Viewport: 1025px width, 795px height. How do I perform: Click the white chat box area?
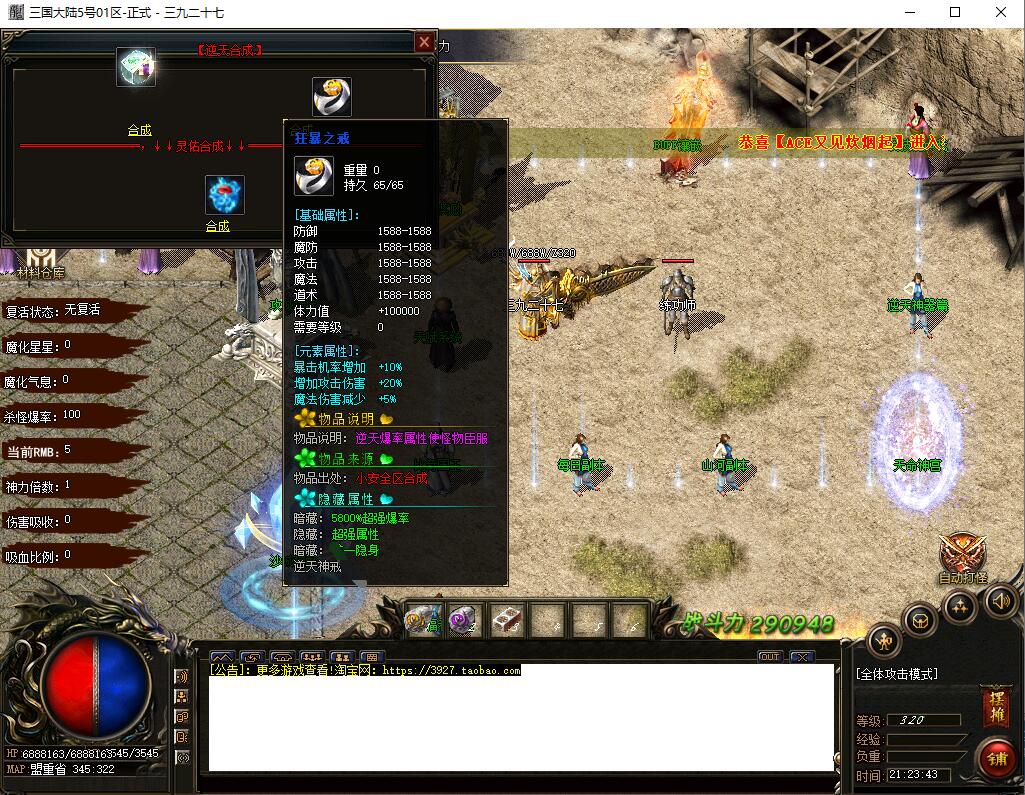click(x=520, y=722)
